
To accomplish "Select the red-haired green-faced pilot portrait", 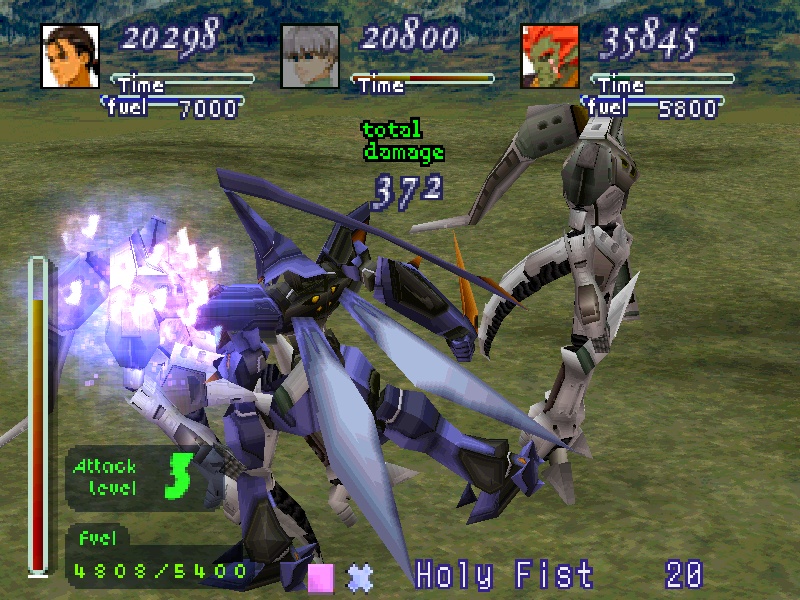I will (550, 56).
